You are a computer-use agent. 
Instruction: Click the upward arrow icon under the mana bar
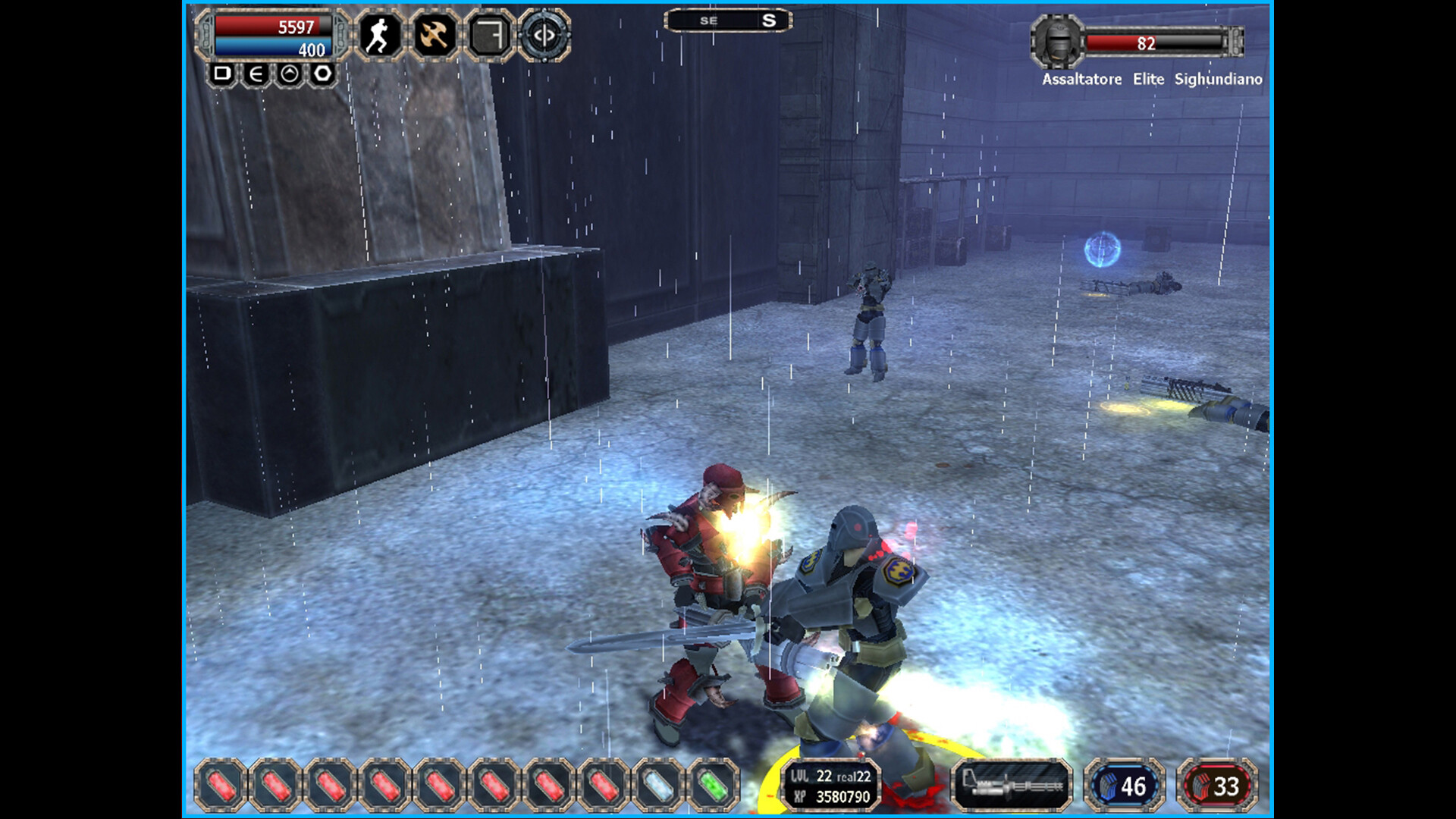click(288, 74)
